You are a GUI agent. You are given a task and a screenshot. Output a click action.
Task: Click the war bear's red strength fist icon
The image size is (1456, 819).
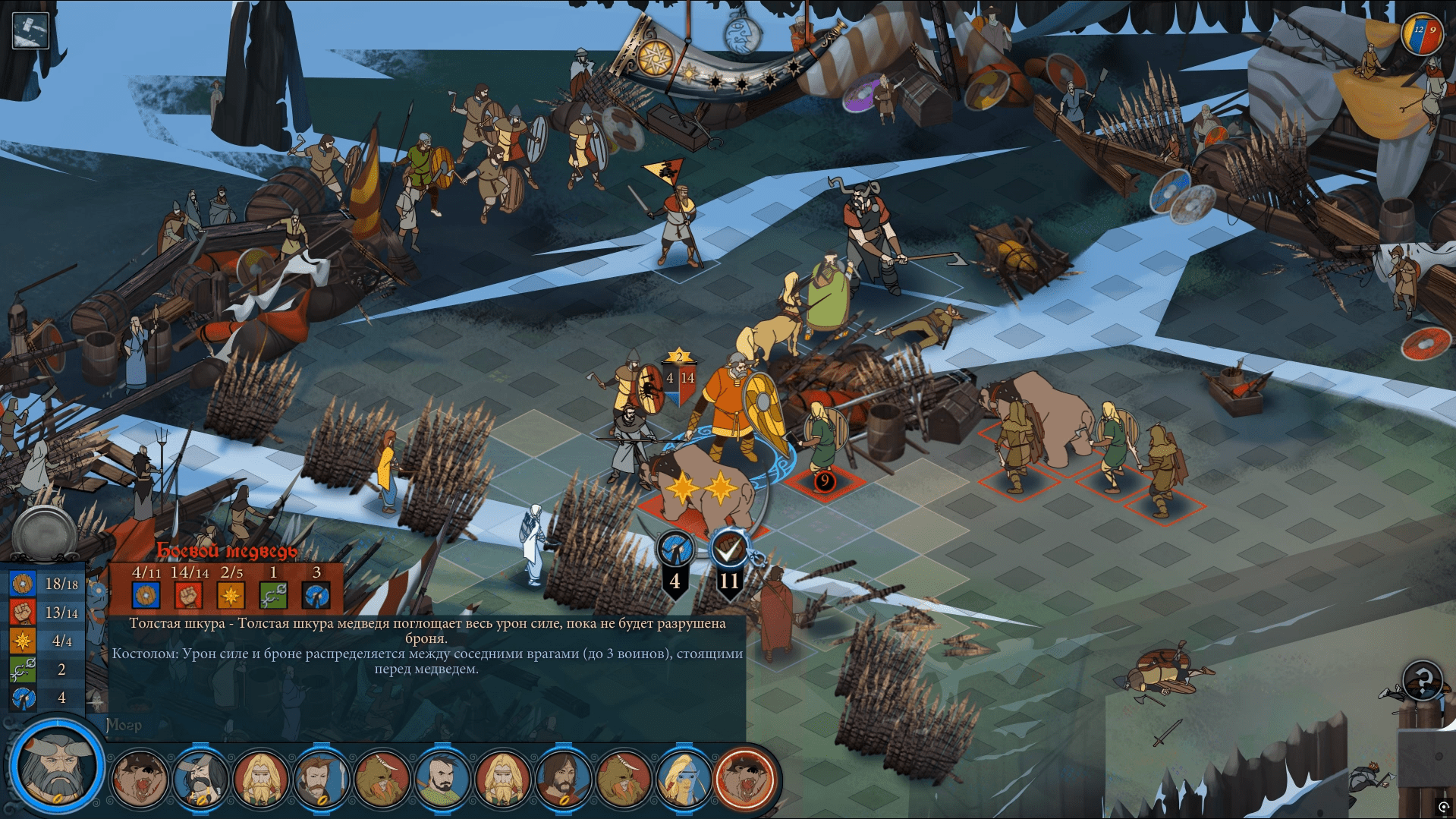pyautogui.click(x=188, y=595)
